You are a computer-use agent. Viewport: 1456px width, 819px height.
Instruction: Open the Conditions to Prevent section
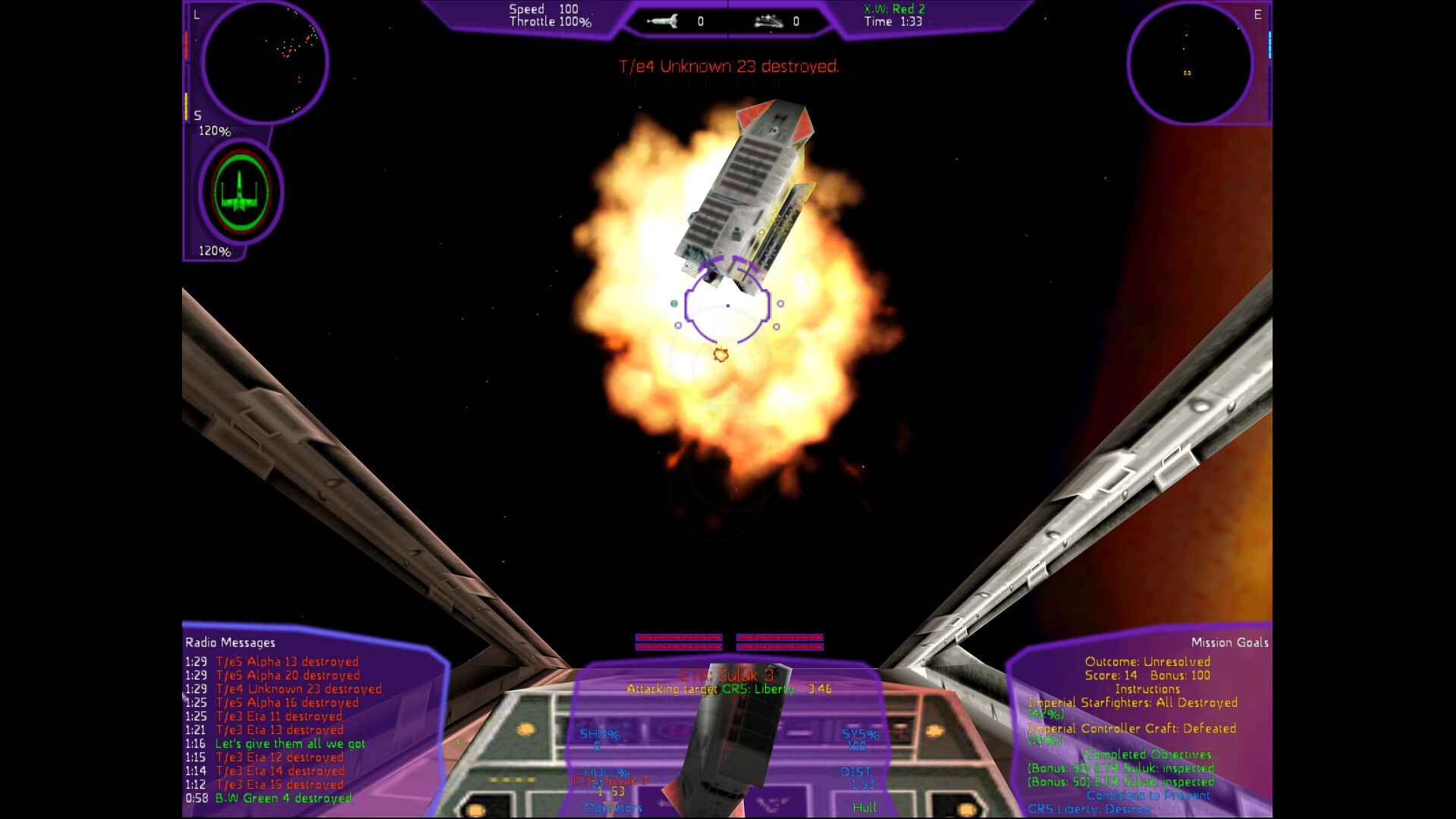click(x=1148, y=795)
